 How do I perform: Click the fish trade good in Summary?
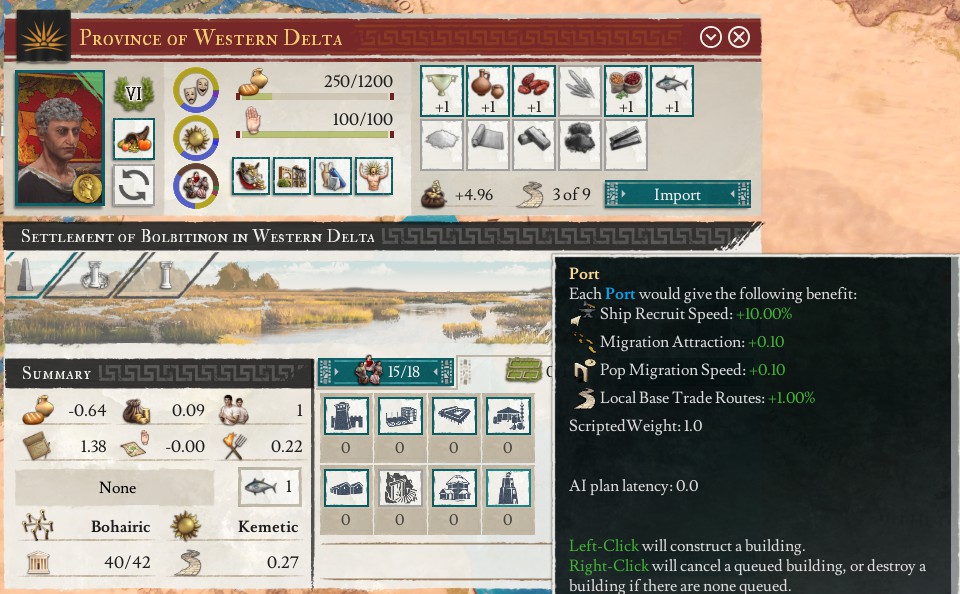click(270, 487)
